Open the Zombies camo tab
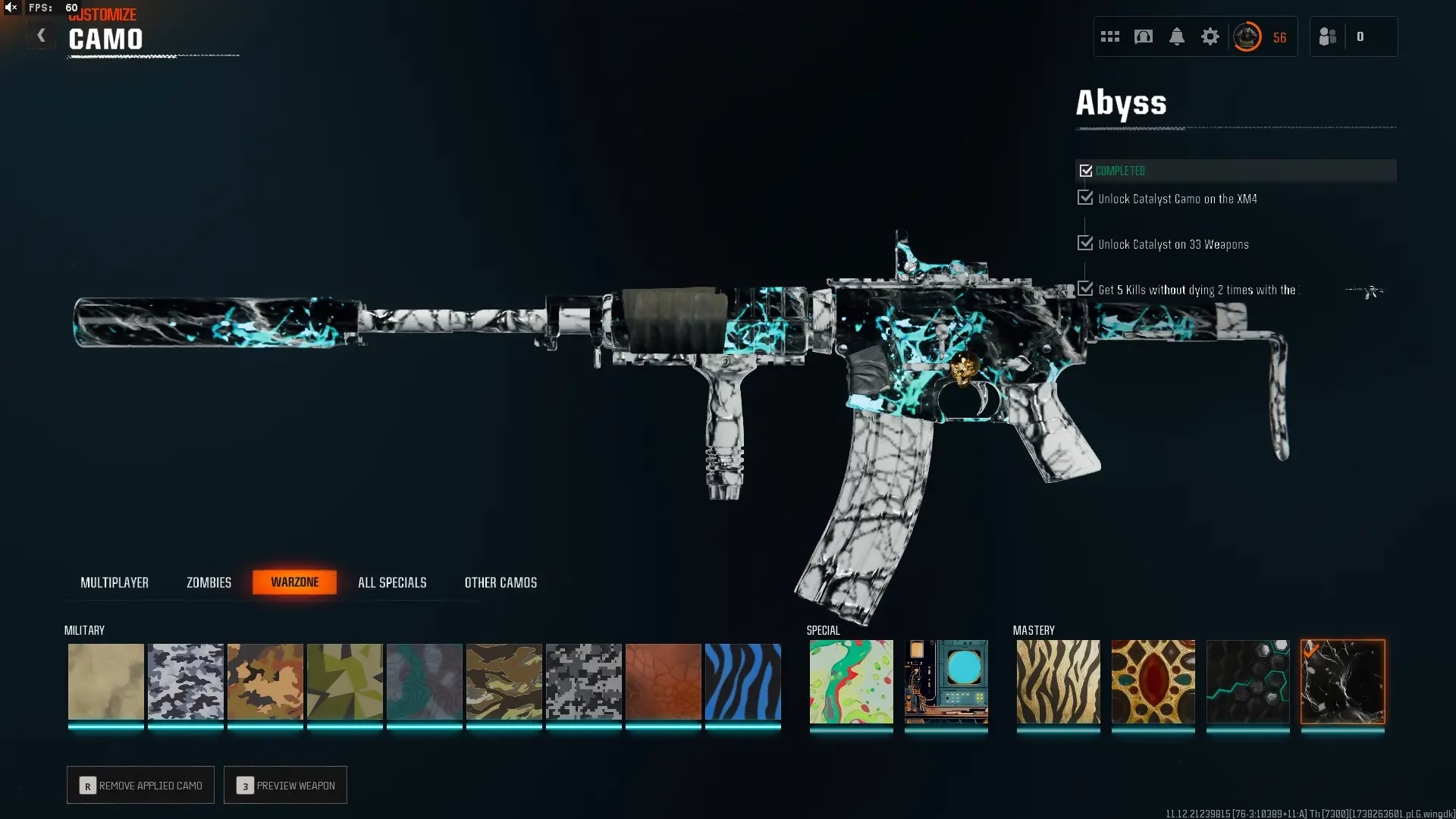This screenshot has width=1456, height=819. (x=209, y=582)
